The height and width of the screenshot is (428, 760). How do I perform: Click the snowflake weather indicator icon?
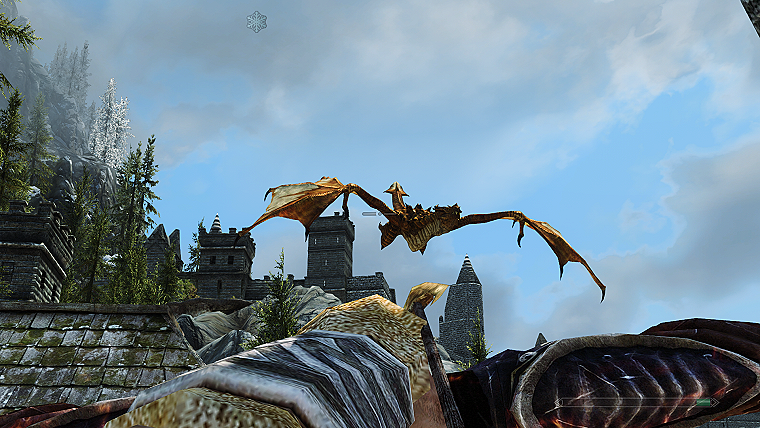pyautogui.click(x=257, y=21)
